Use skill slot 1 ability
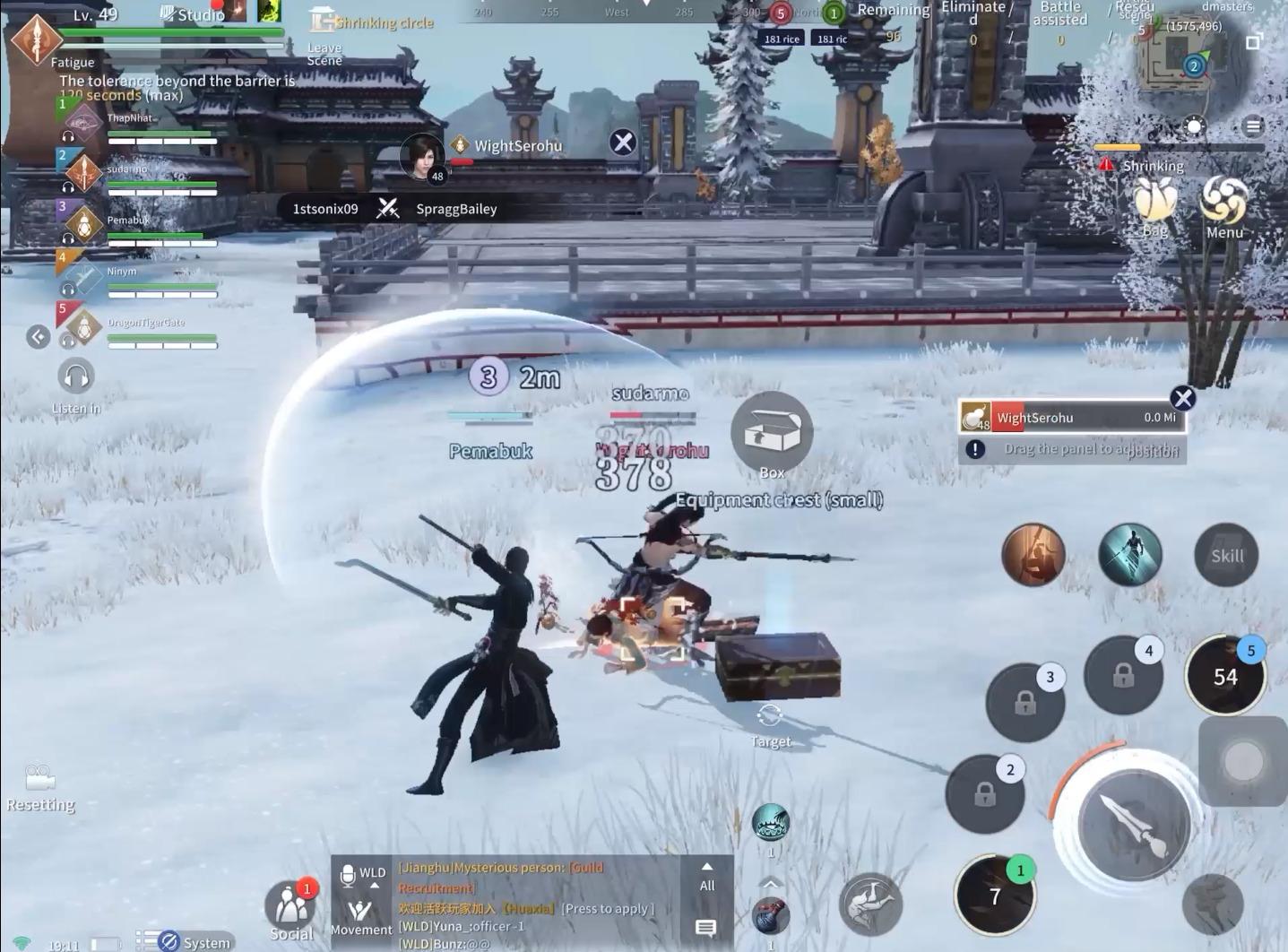The height and width of the screenshot is (952, 1288). [x=994, y=895]
